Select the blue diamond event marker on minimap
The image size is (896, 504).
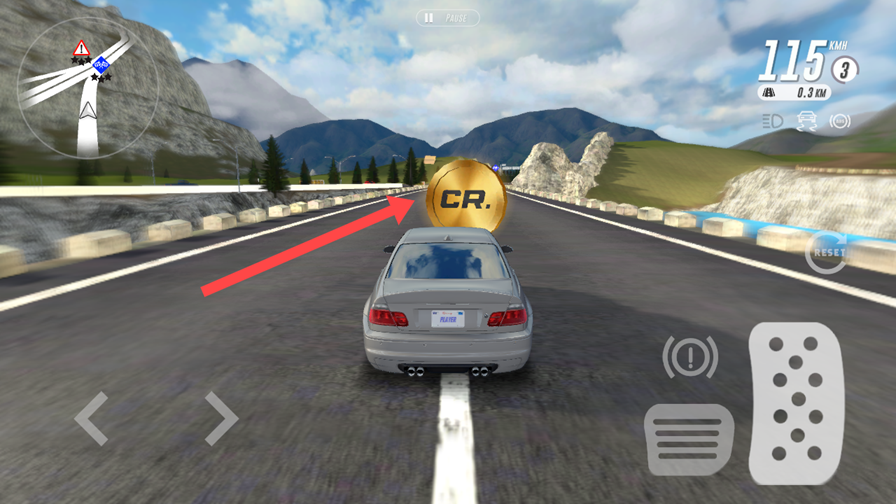tap(101, 66)
